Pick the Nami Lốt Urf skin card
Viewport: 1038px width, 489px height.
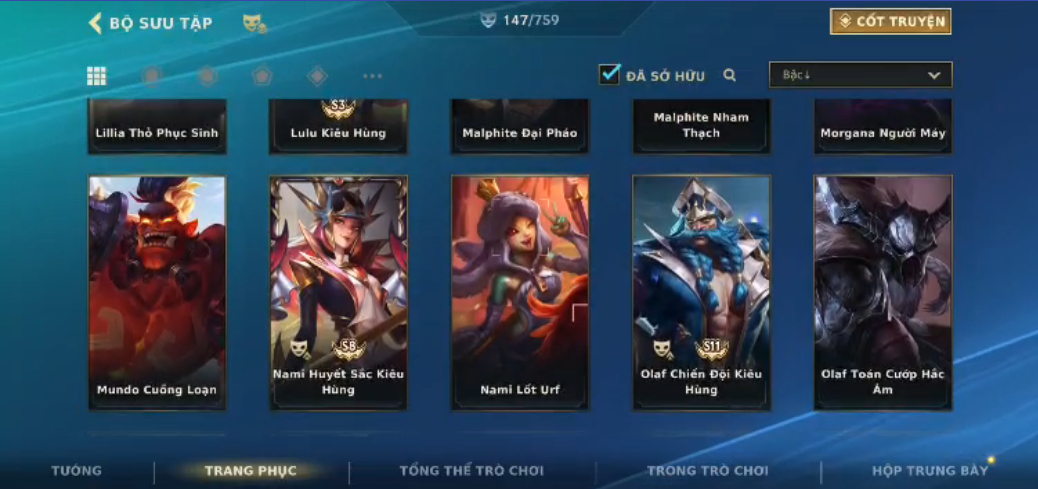520,292
